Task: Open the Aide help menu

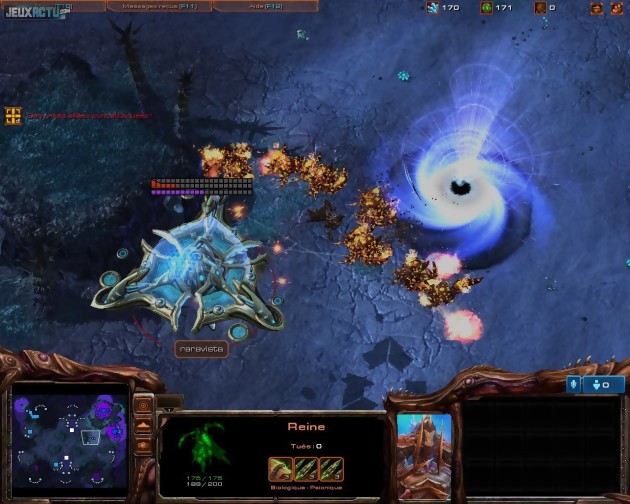Action: coord(264,6)
